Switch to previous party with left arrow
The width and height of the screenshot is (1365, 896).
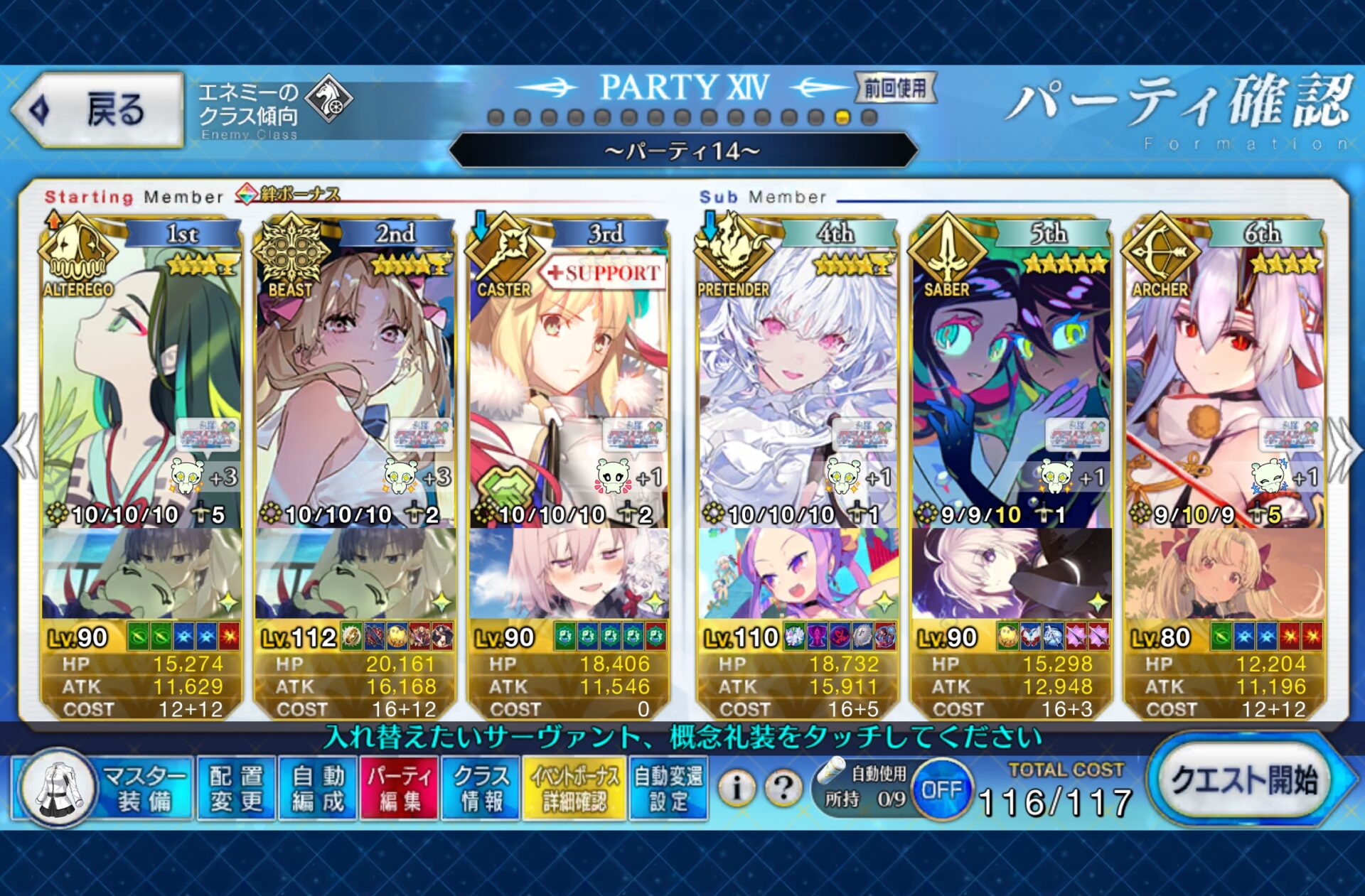click(20, 448)
